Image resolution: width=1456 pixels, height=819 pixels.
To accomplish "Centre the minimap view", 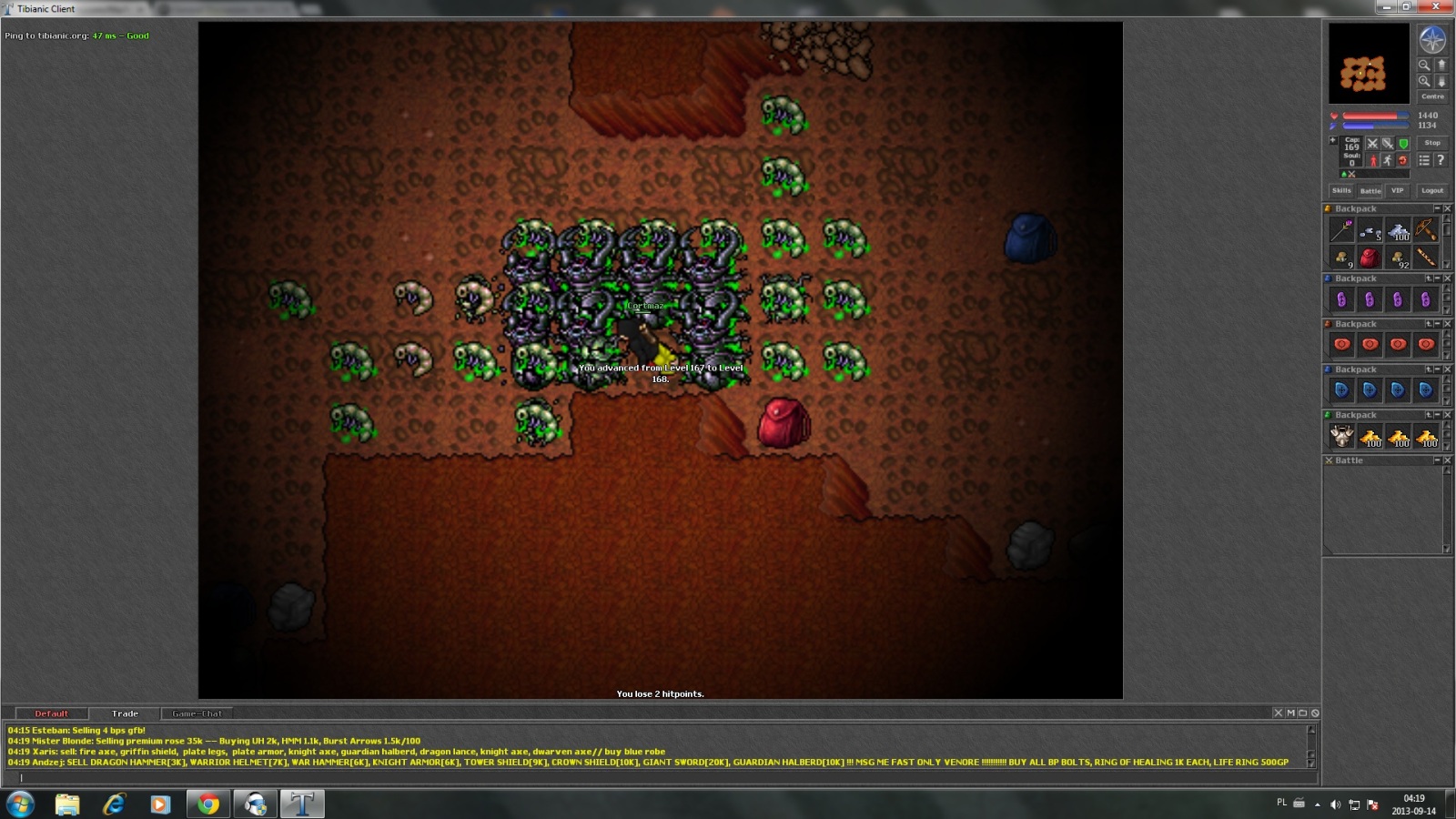I will tap(1432, 96).
